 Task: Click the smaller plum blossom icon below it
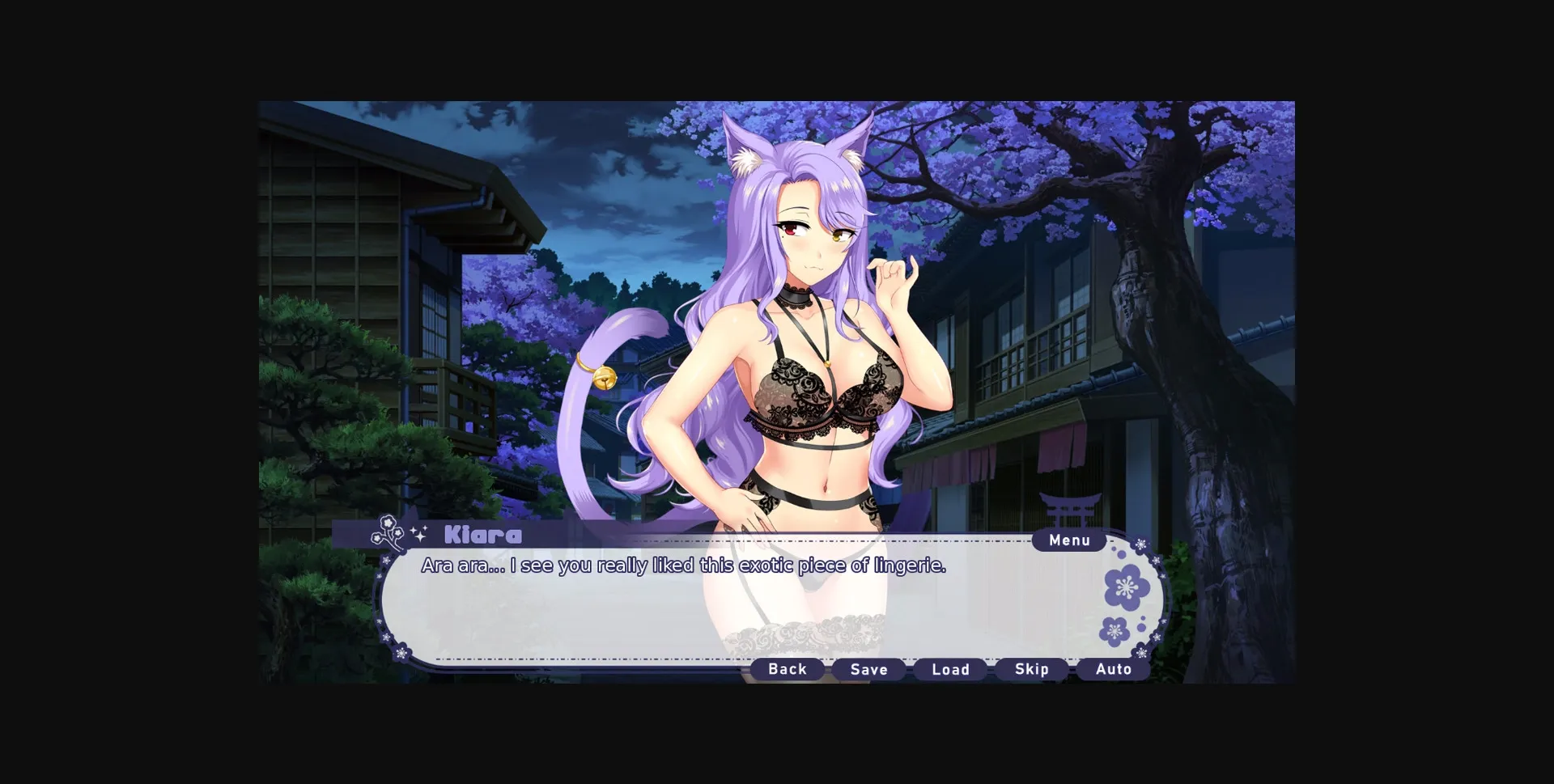1115,631
